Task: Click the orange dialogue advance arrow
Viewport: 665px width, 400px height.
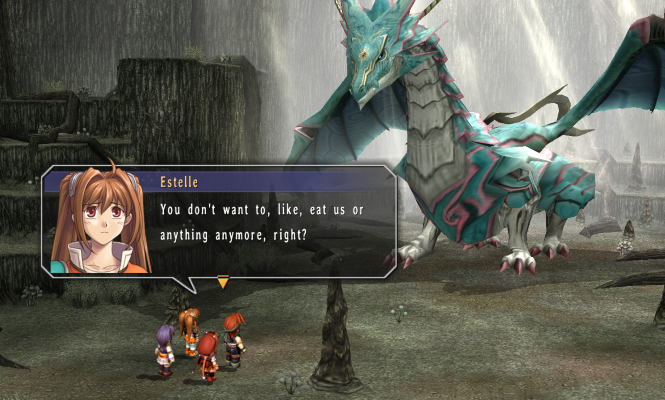Action: pyautogui.click(x=223, y=283)
